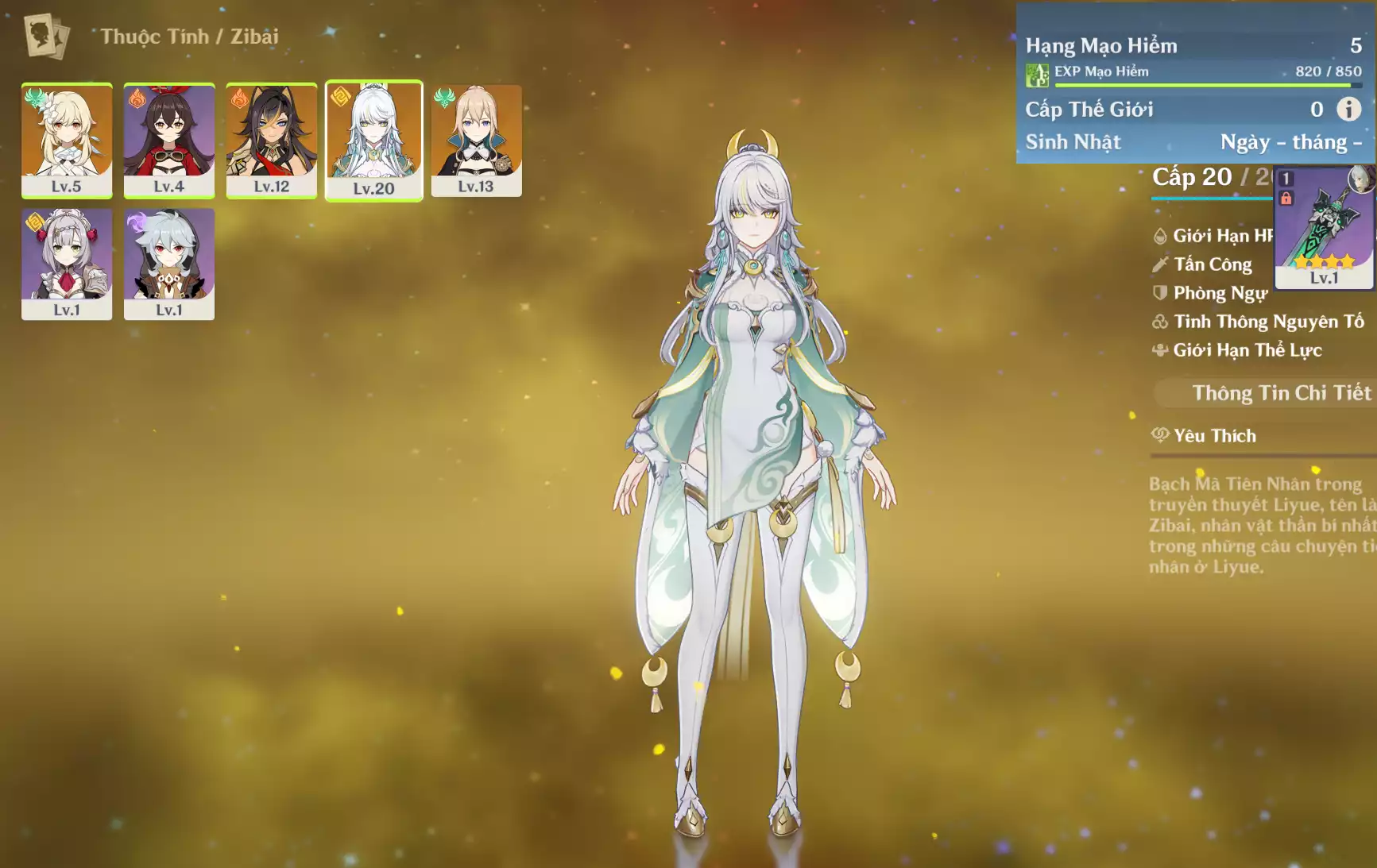Image resolution: width=1377 pixels, height=868 pixels.
Task: Choose the Lv.12 Dehya character portrait
Action: 272,140
